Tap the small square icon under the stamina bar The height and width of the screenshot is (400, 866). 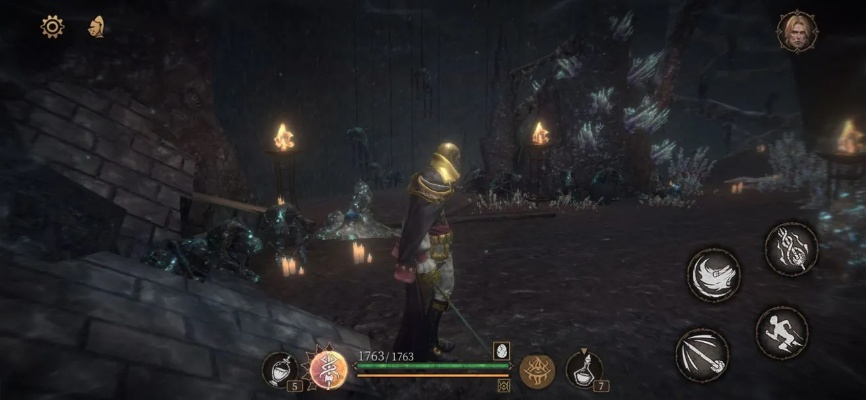pos(503,385)
